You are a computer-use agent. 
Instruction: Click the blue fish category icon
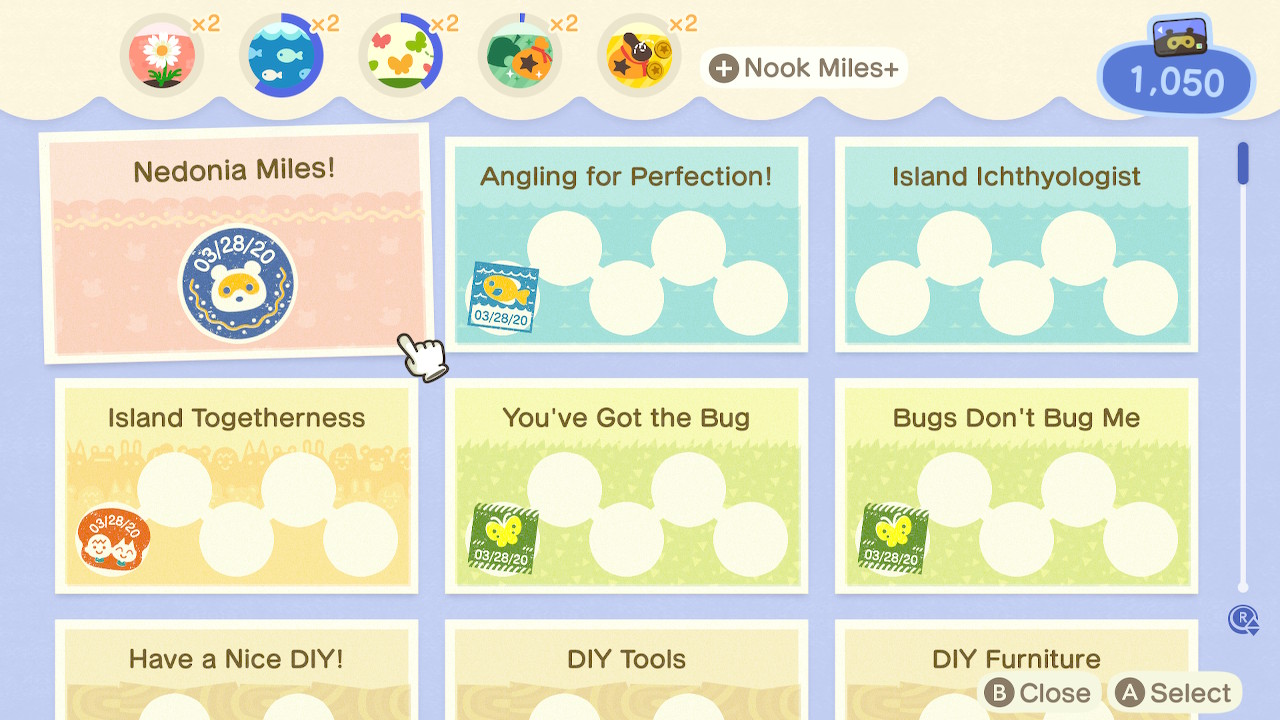pyautogui.click(x=282, y=58)
